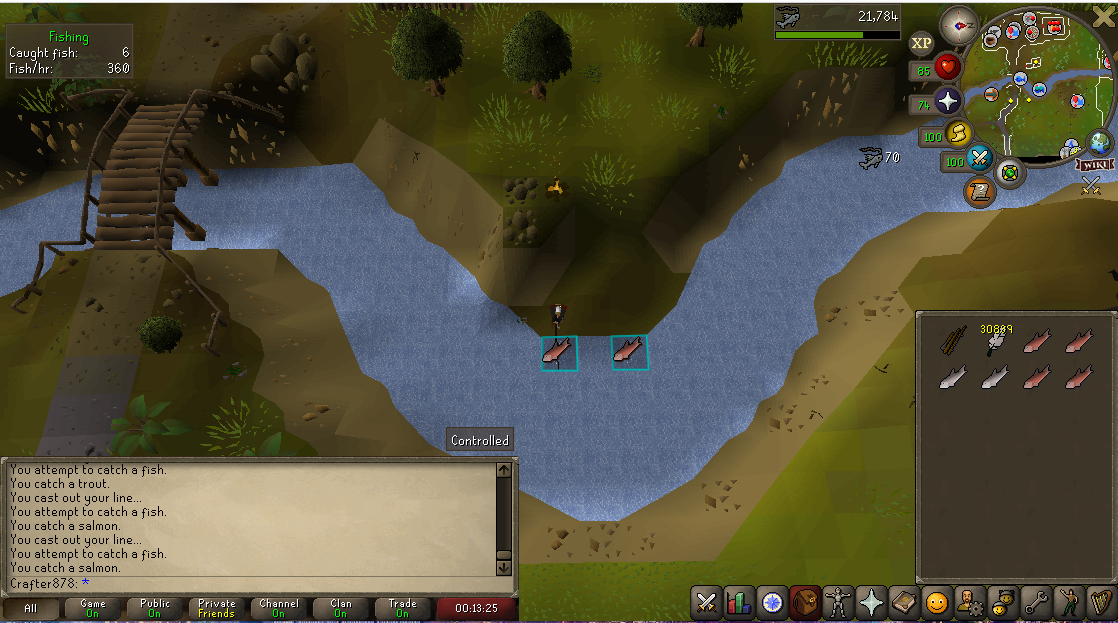
Task: Open the Skills tab
Action: tap(739, 603)
